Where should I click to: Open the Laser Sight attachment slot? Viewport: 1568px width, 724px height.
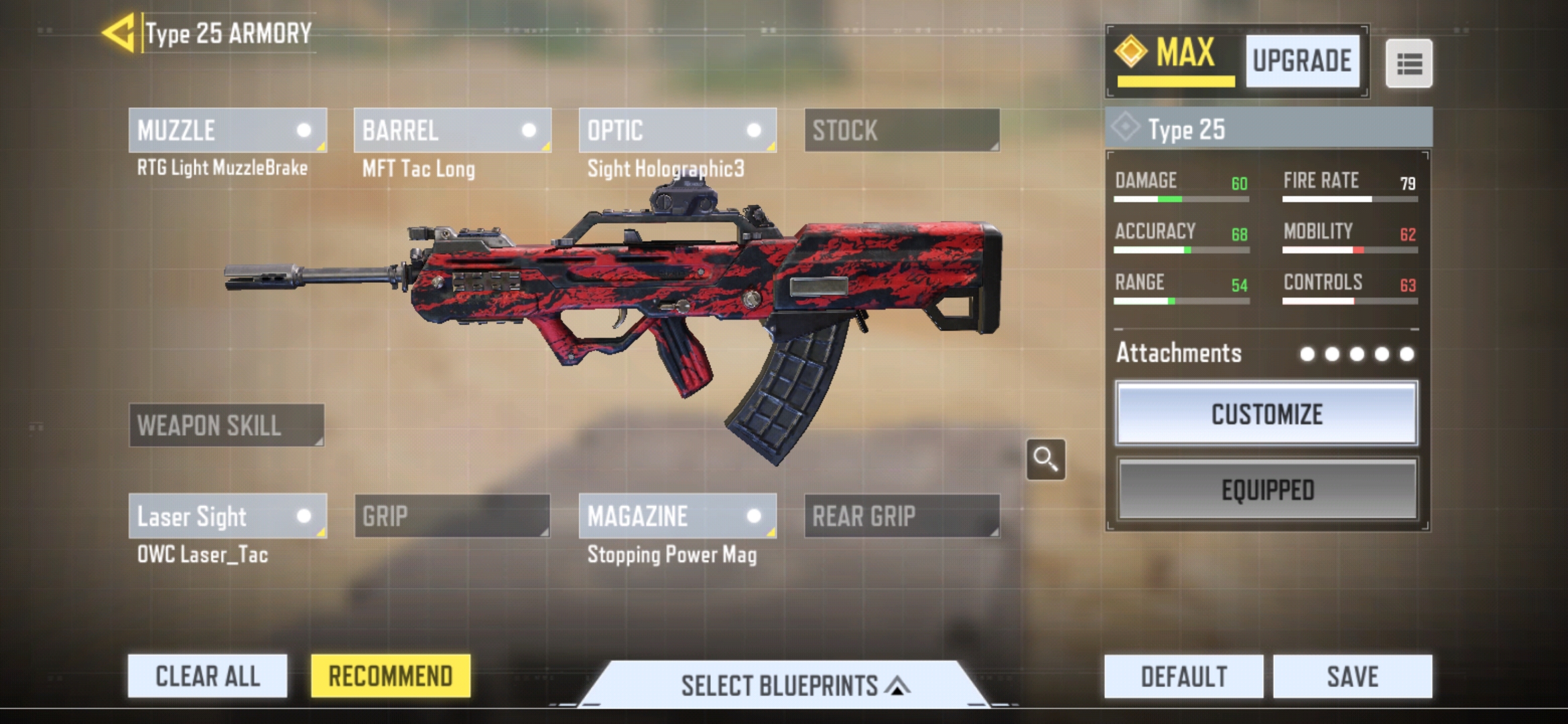point(228,516)
